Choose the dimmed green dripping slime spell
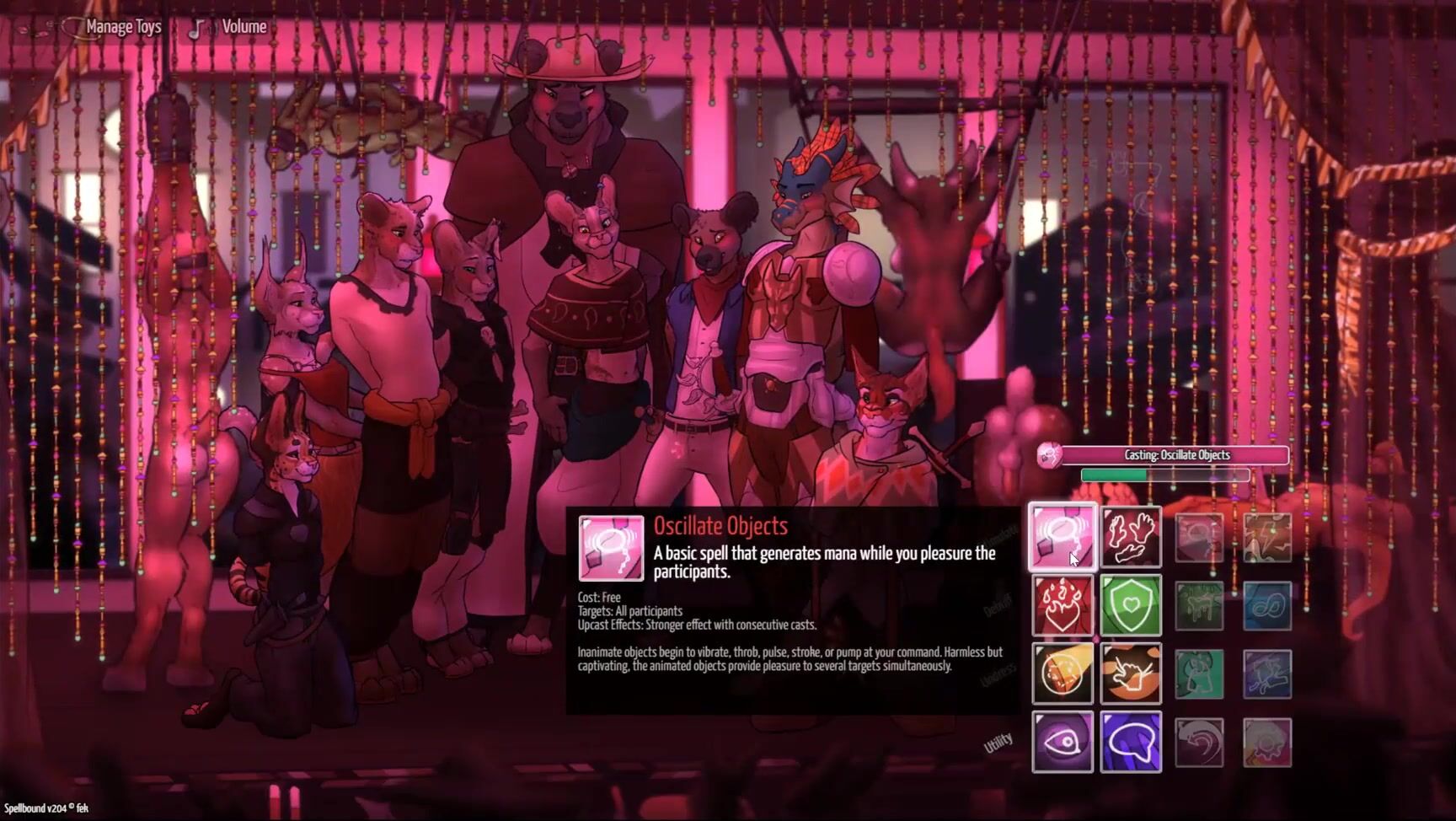 (1199, 605)
